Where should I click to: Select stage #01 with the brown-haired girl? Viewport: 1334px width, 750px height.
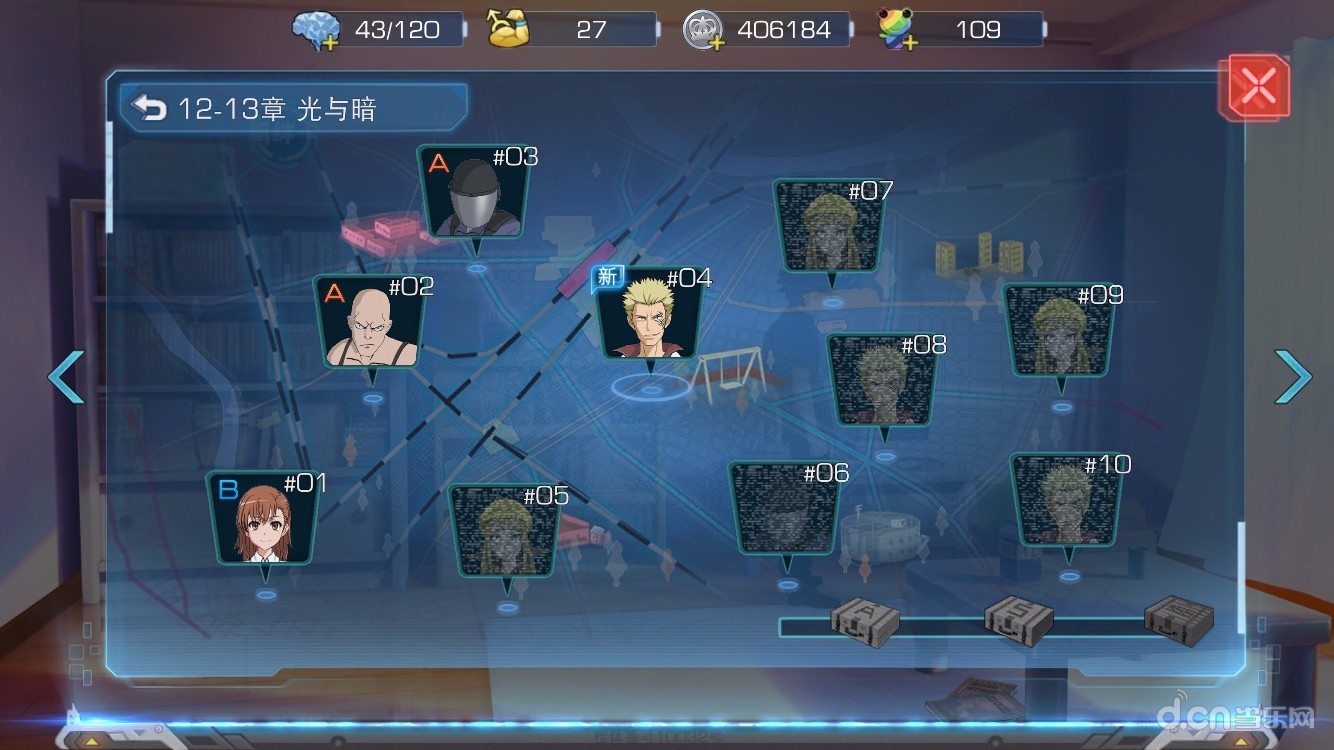(x=264, y=522)
